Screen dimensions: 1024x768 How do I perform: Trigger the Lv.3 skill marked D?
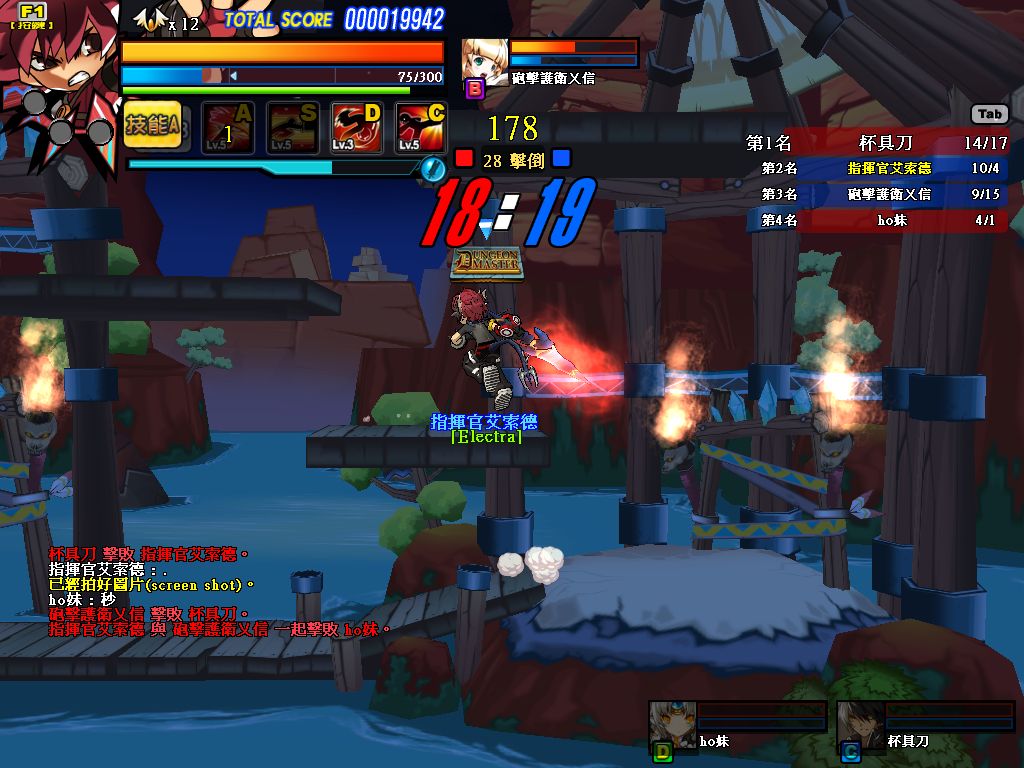(x=357, y=128)
